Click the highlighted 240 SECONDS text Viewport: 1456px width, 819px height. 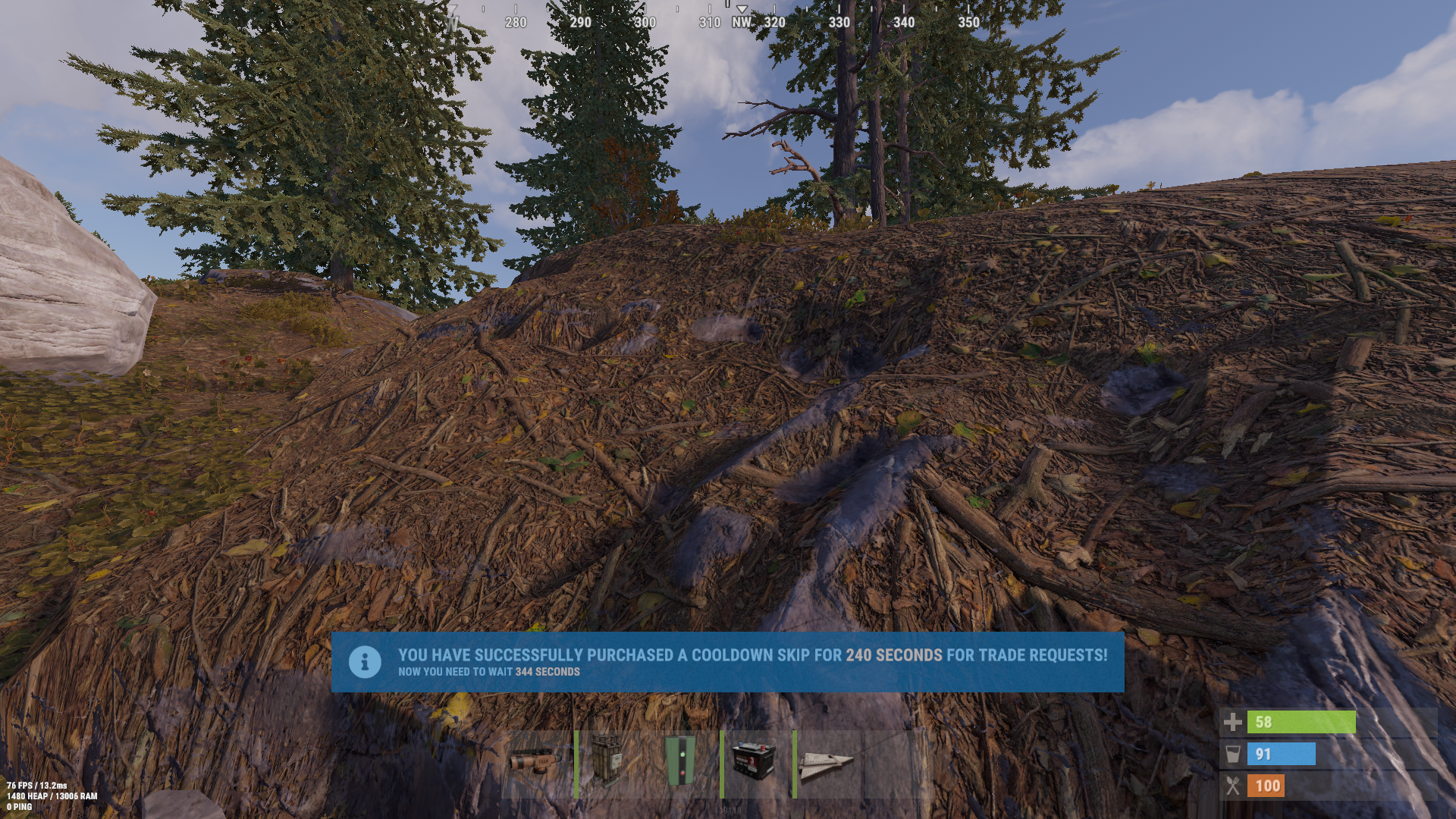tap(894, 655)
